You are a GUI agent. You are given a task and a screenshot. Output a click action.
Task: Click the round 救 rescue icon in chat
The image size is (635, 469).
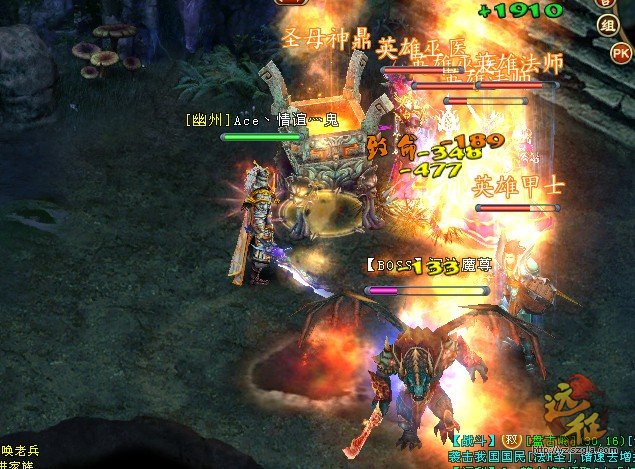[x=510, y=440]
